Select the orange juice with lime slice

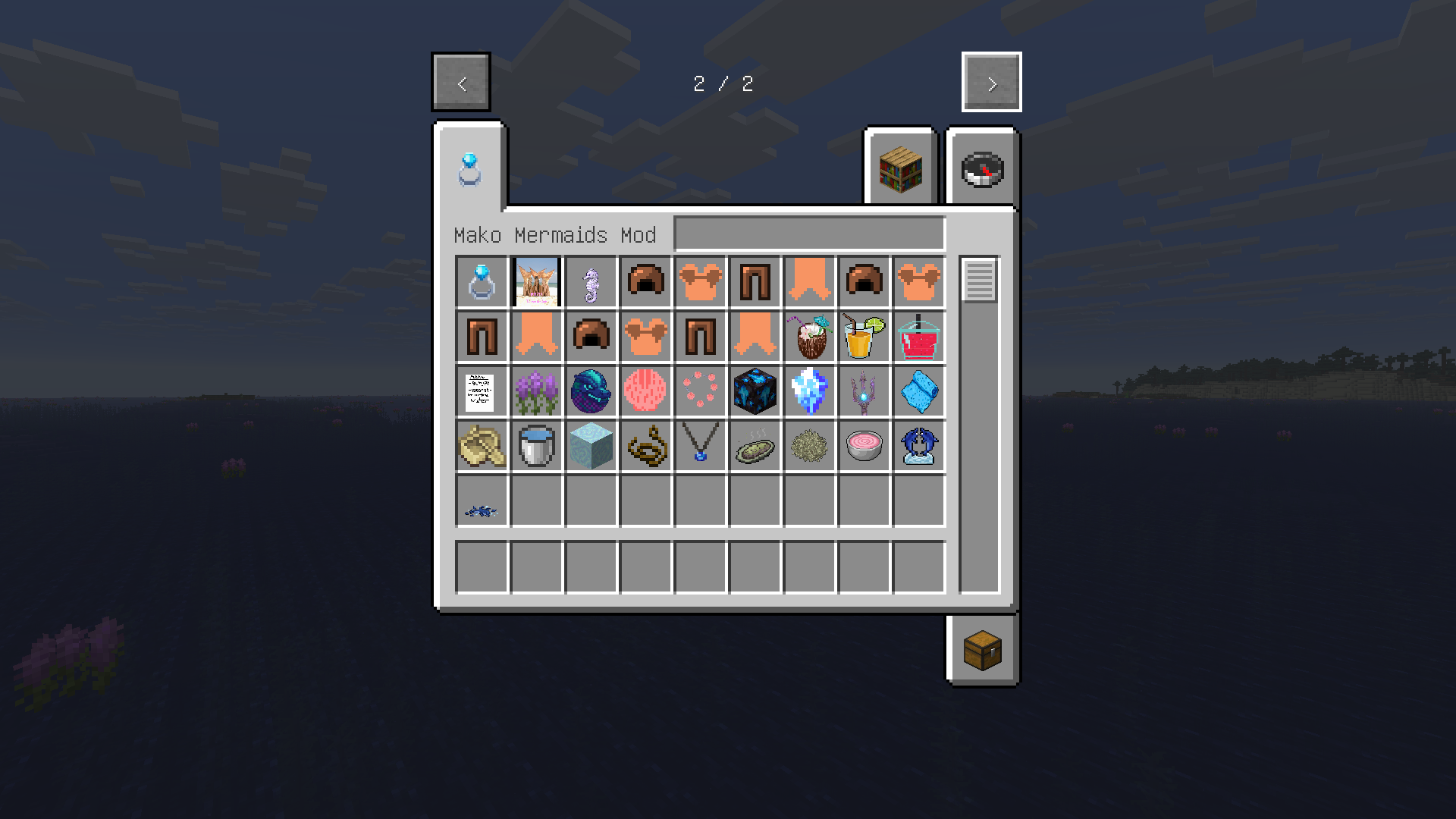coord(864,337)
